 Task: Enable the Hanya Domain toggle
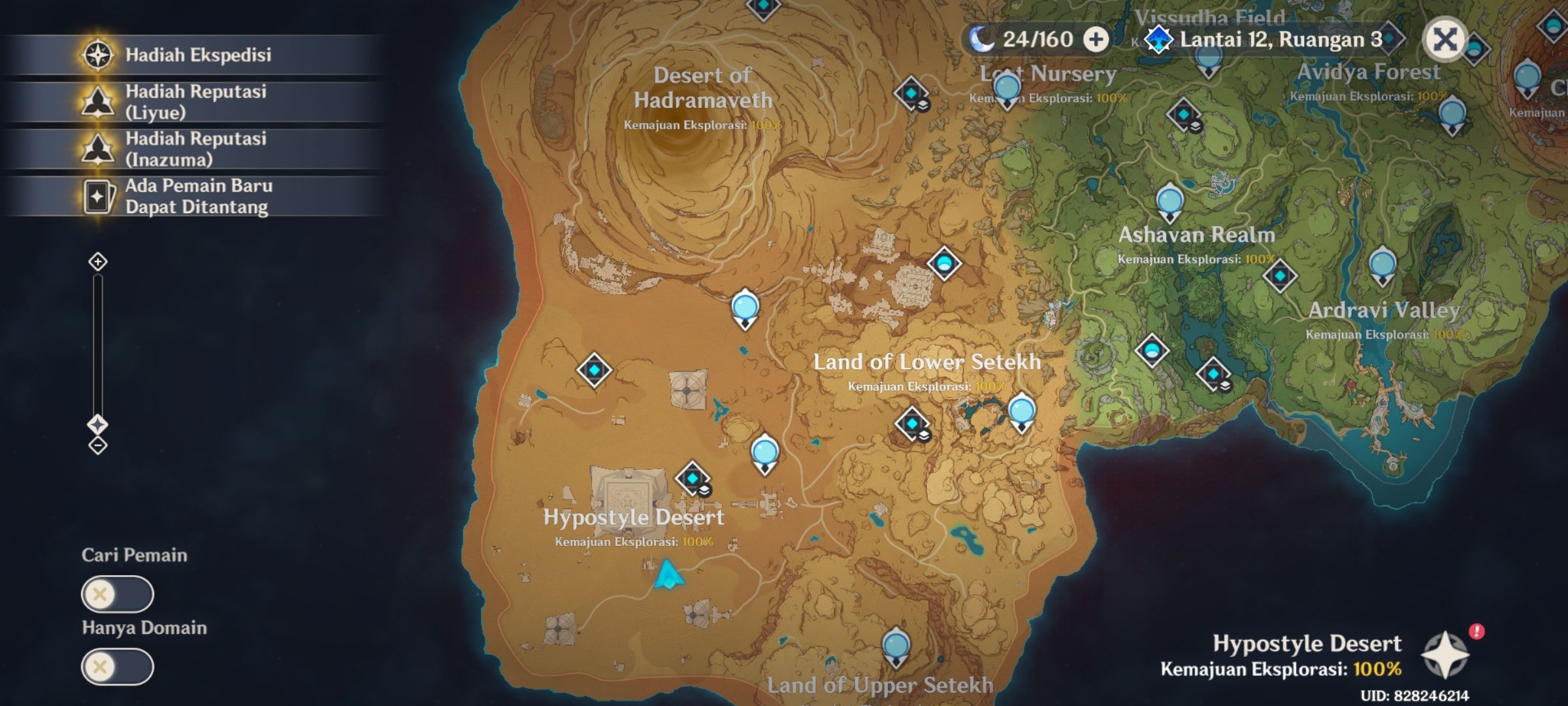coord(118,667)
